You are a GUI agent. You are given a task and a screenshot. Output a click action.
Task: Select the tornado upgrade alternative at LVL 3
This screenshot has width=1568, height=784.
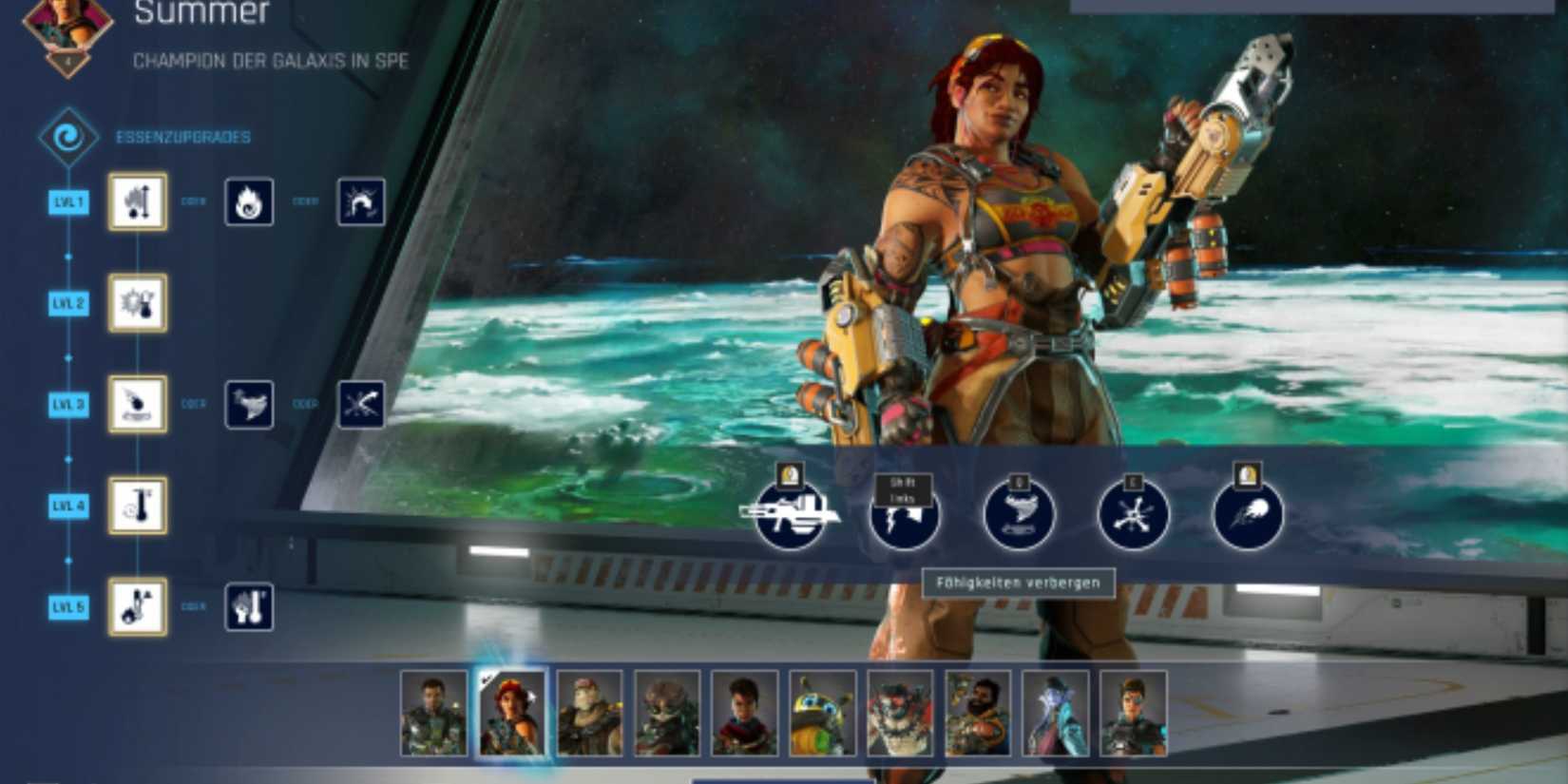tap(249, 406)
